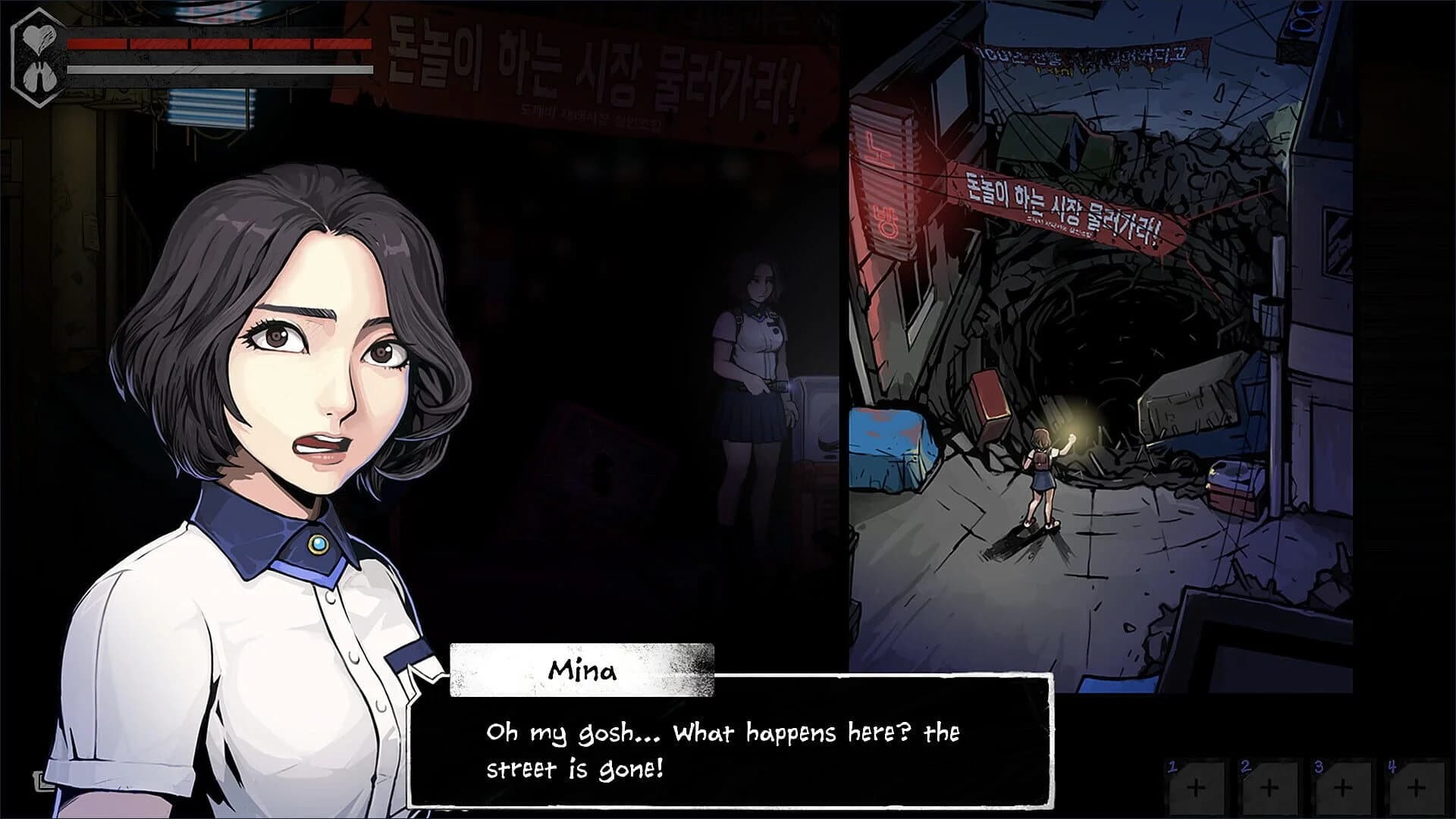Click the plus icon in quick slot 4
The image size is (1456, 819).
click(1417, 789)
